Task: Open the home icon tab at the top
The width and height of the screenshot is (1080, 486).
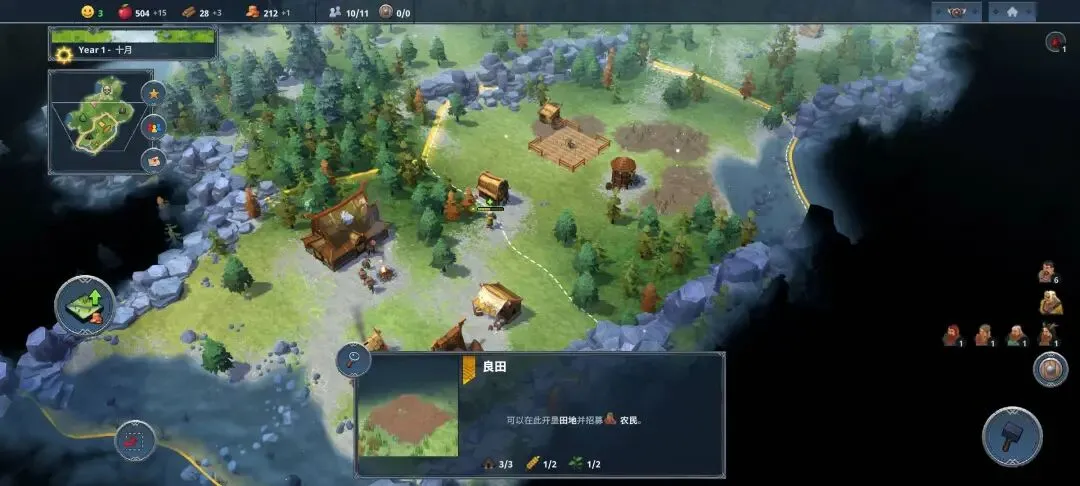Action: pos(1012,12)
